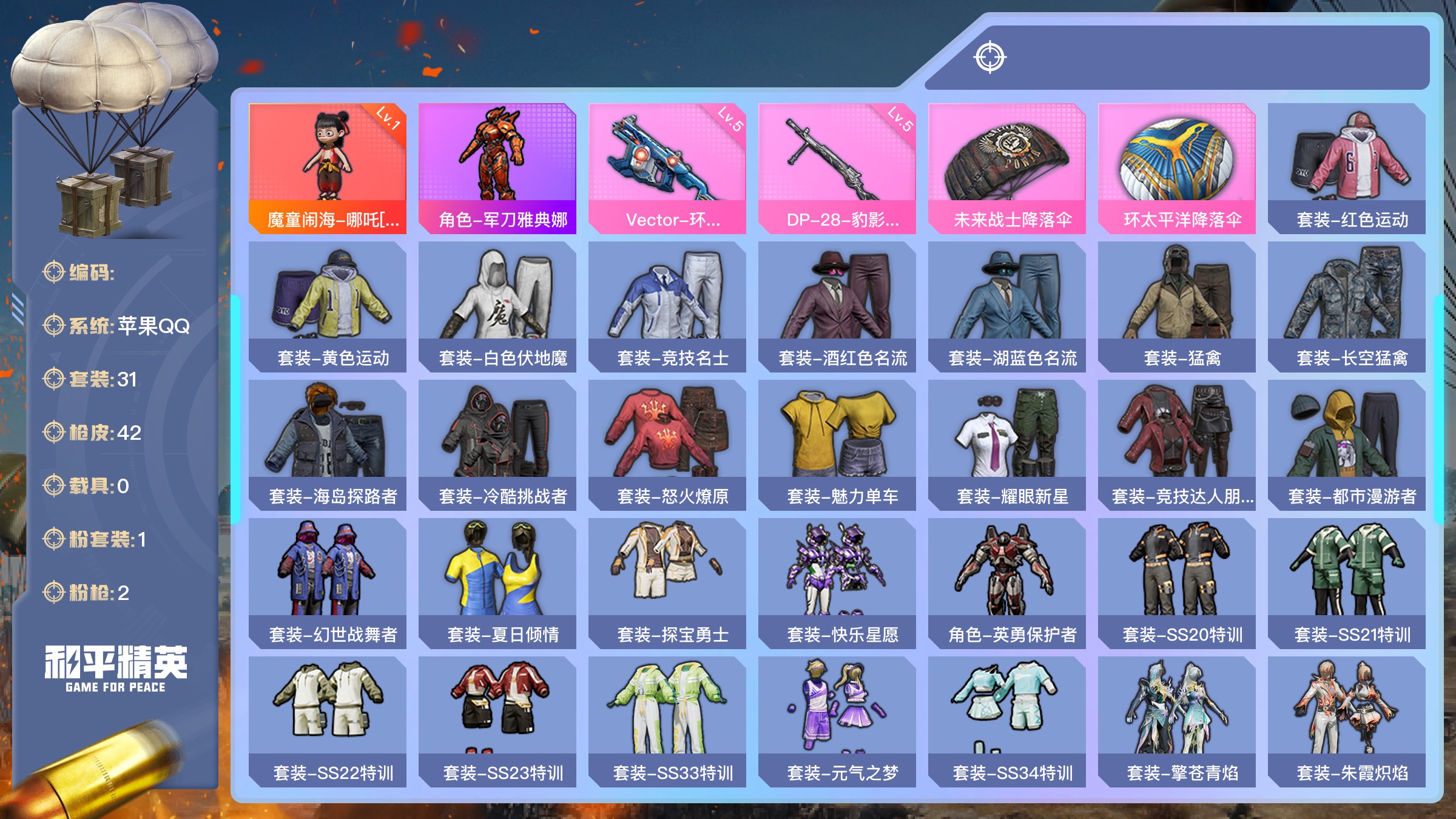Pick the 套装-长空猛禽 camo outfit
The height and width of the screenshot is (819, 1456).
(1347, 306)
